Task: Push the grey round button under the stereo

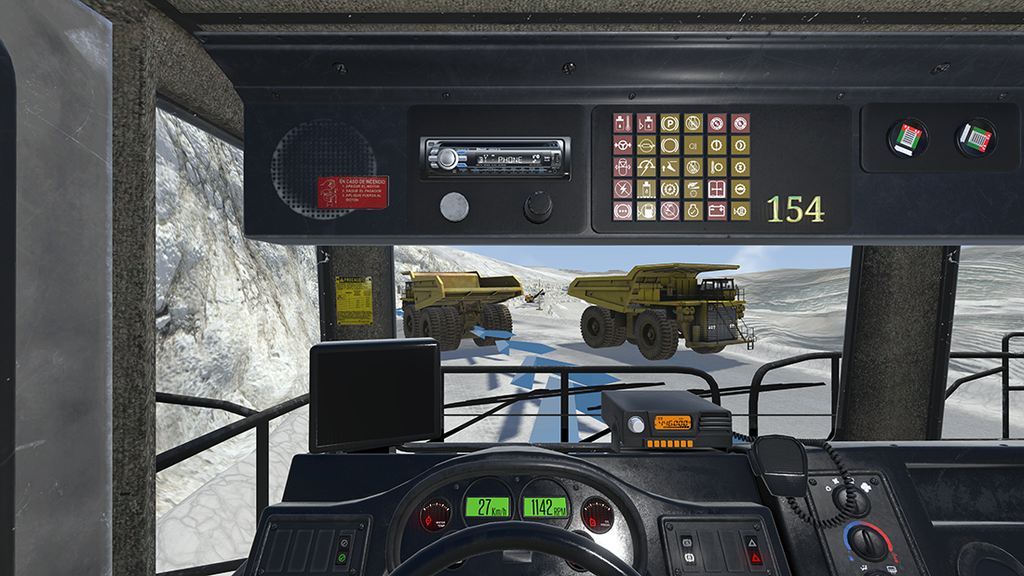Action: 454,207
